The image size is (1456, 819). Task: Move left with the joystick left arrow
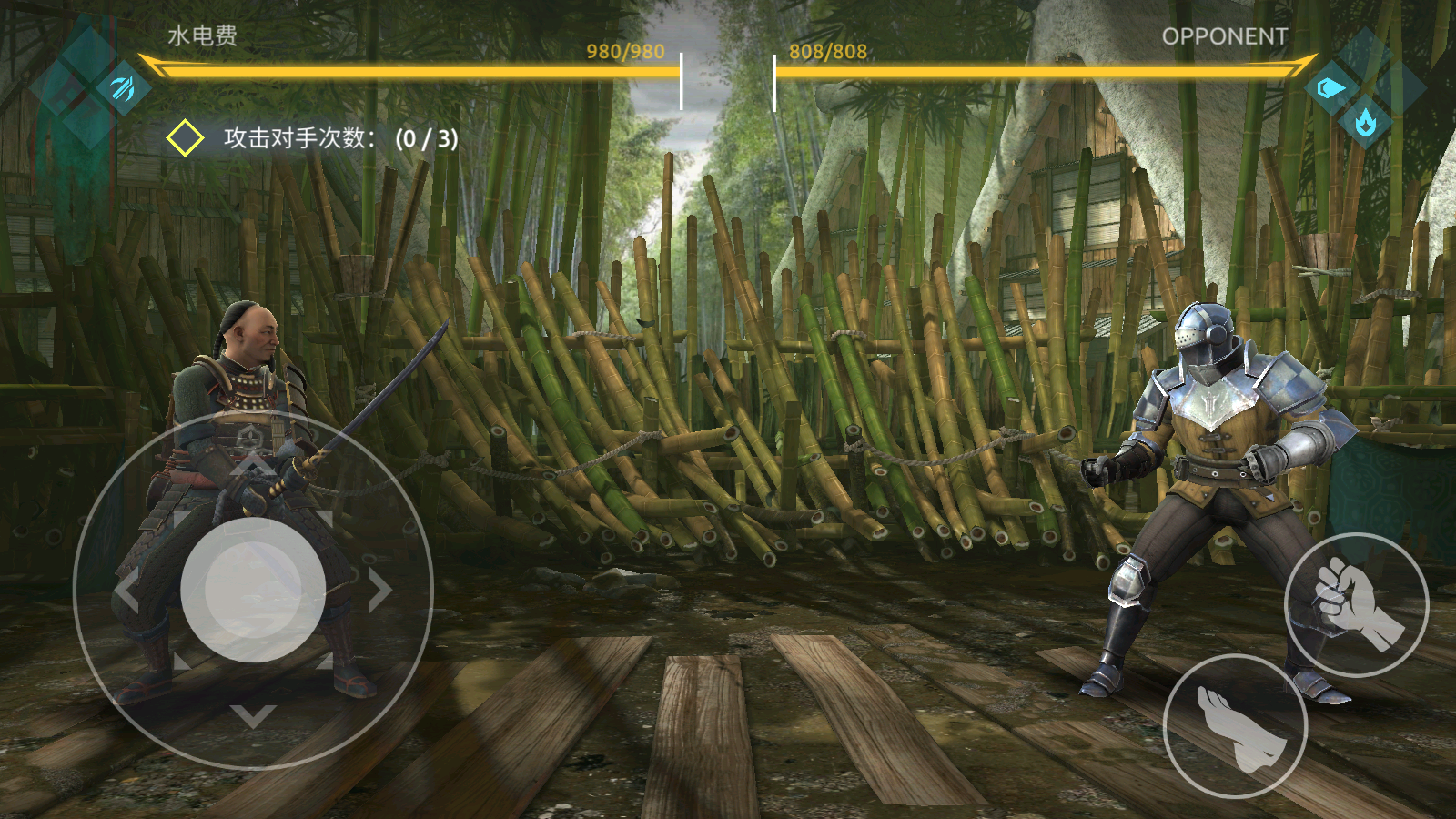click(127, 591)
